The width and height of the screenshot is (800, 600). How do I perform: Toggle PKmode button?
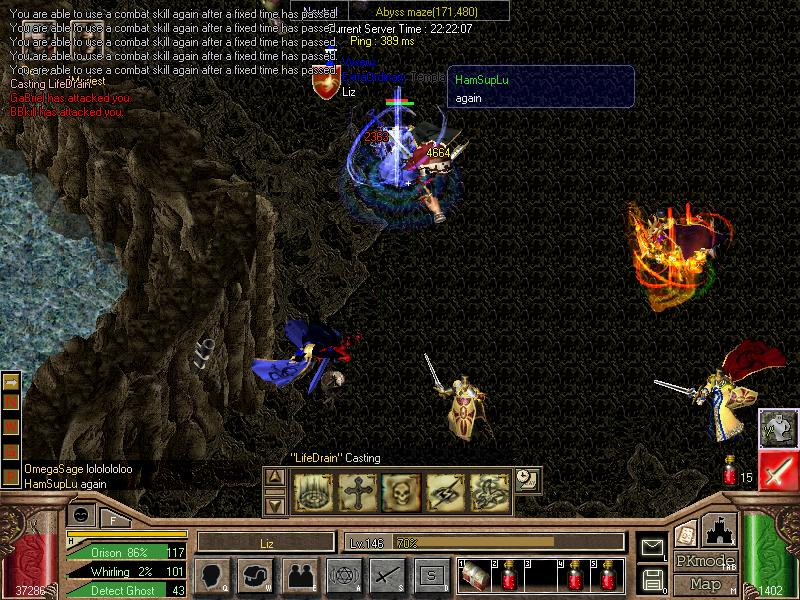704,561
